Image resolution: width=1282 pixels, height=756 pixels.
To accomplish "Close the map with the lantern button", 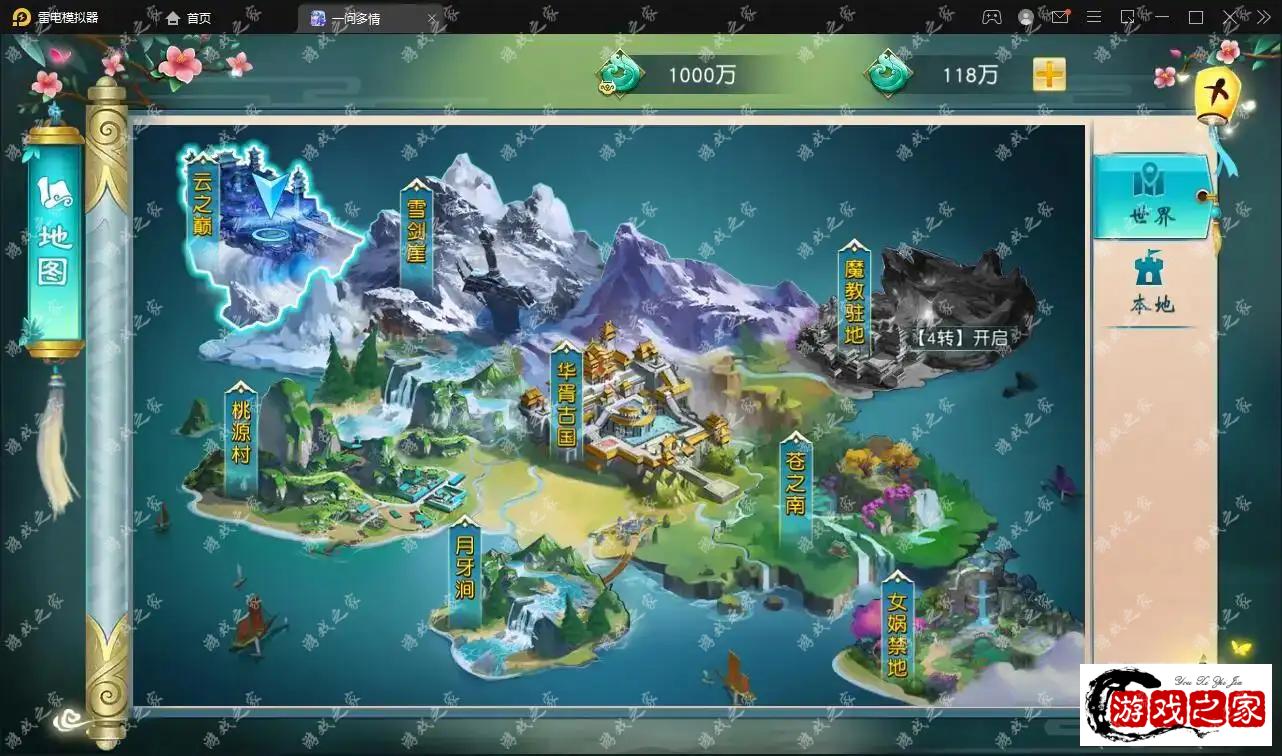I will [x=1217, y=93].
